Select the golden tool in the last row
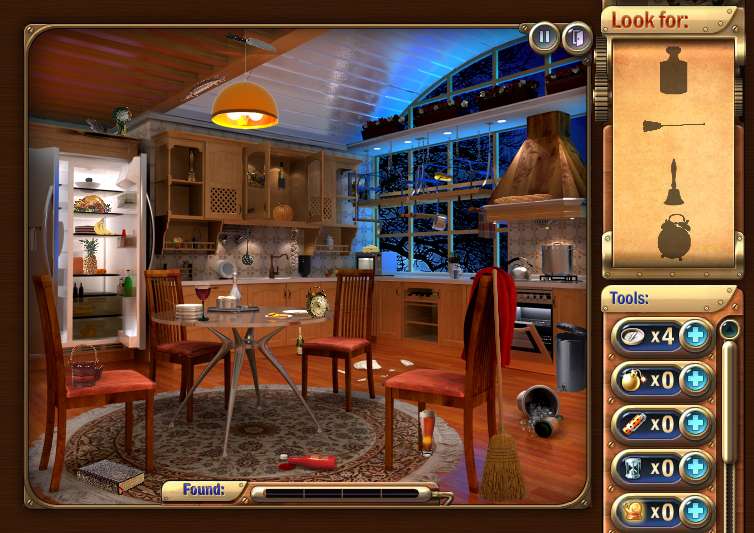This screenshot has height=533, width=754. (x=632, y=511)
